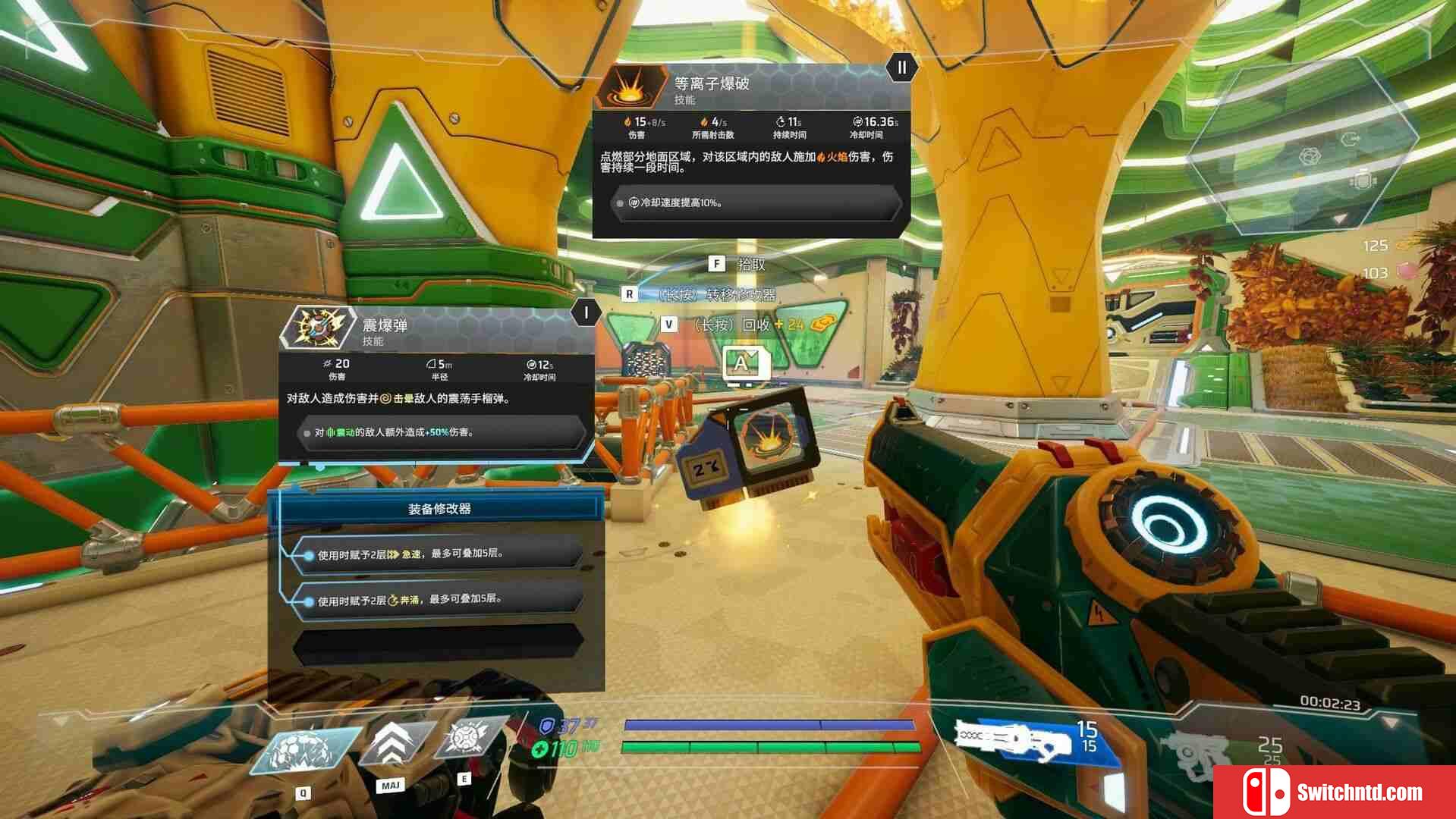Click the 震爆弹 skill card icon

(x=317, y=328)
